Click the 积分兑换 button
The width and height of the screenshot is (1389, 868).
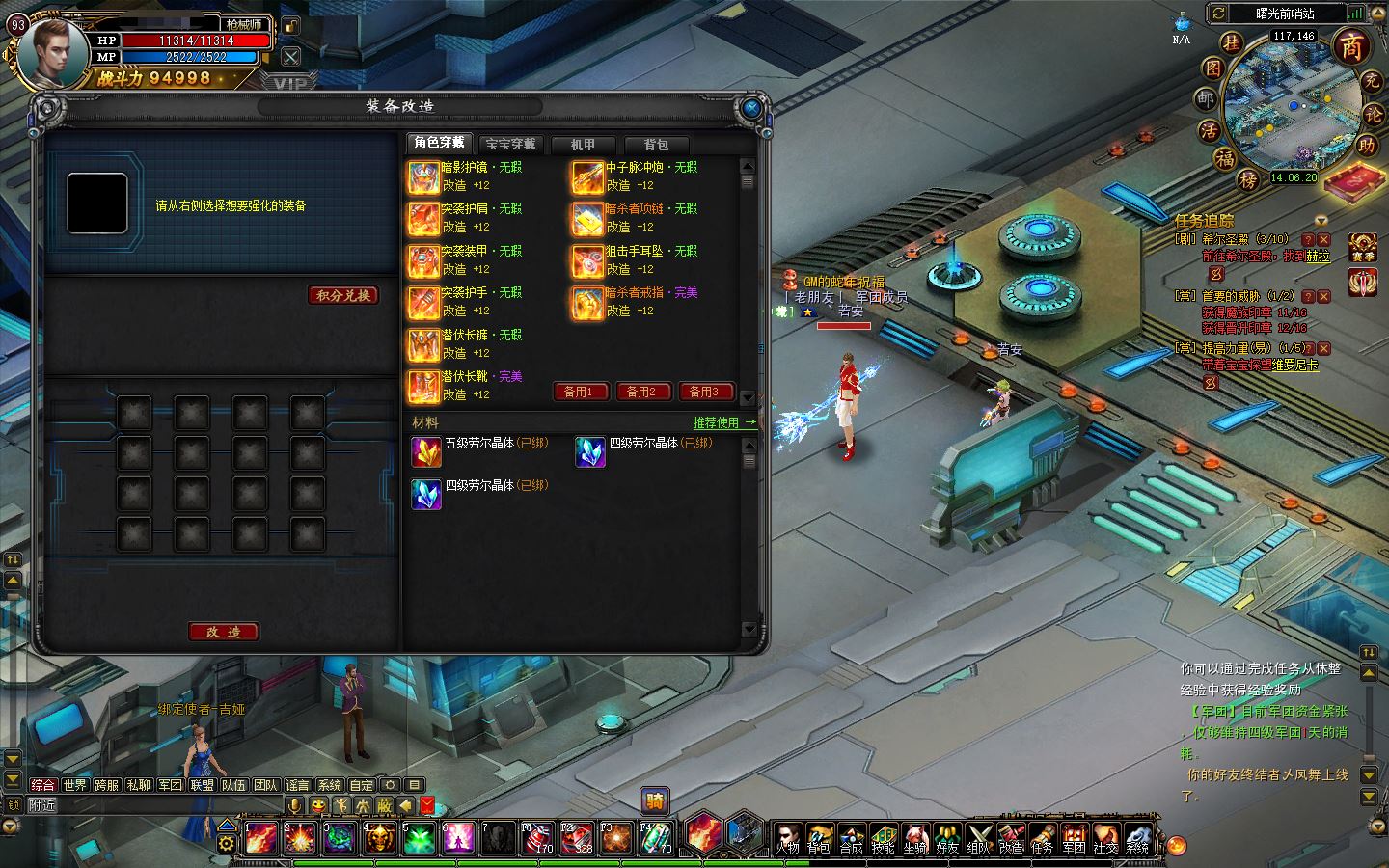click(x=343, y=295)
